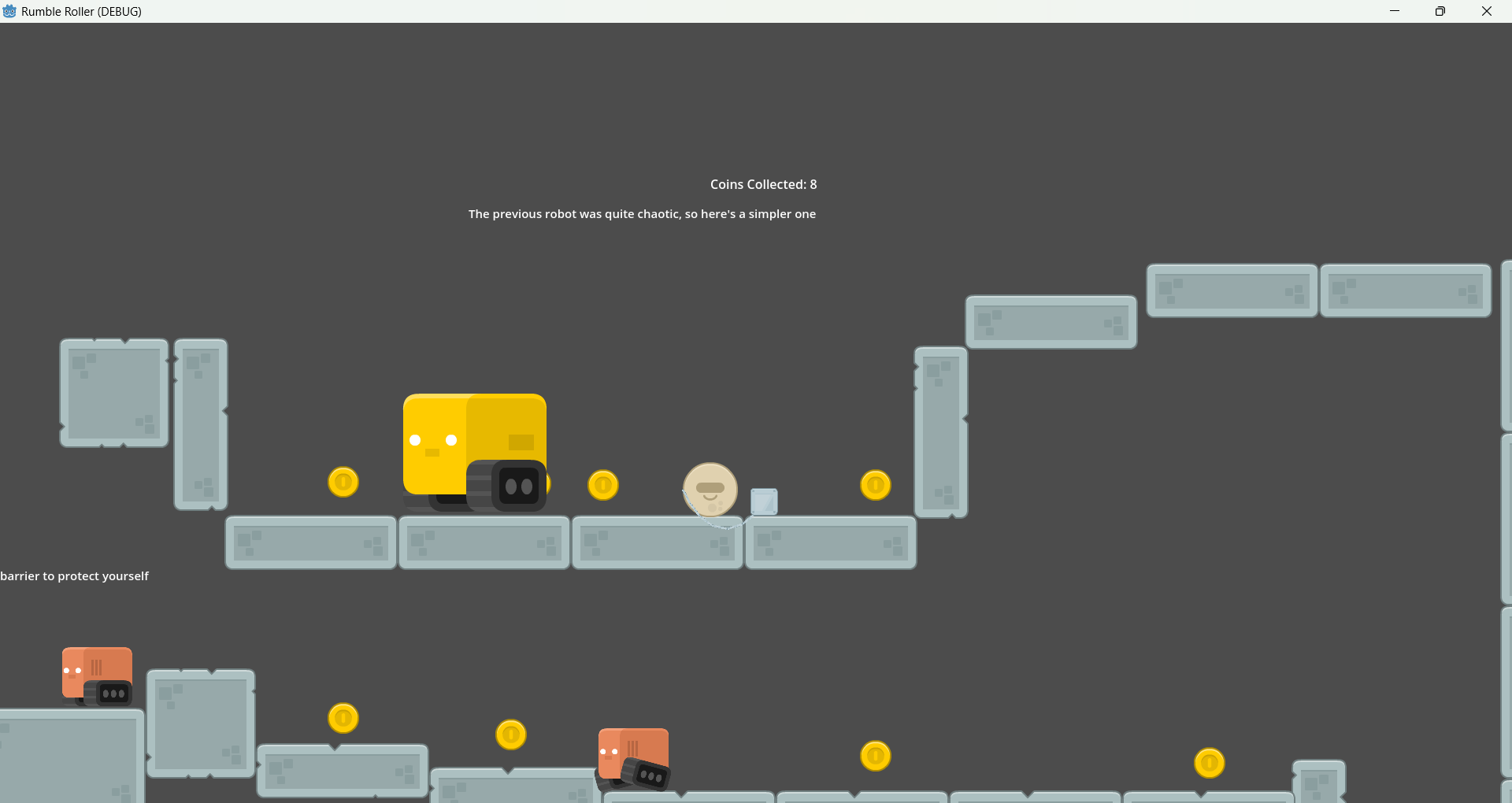Select the coin near the tall right pillar
Image resolution: width=1512 pixels, height=803 pixels.
[x=876, y=486]
